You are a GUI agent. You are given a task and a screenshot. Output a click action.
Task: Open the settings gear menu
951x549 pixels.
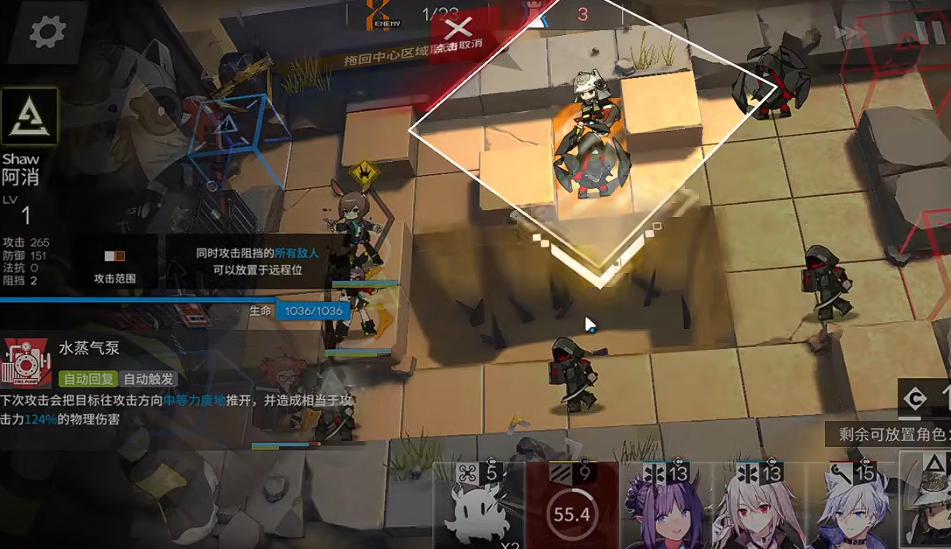46,32
